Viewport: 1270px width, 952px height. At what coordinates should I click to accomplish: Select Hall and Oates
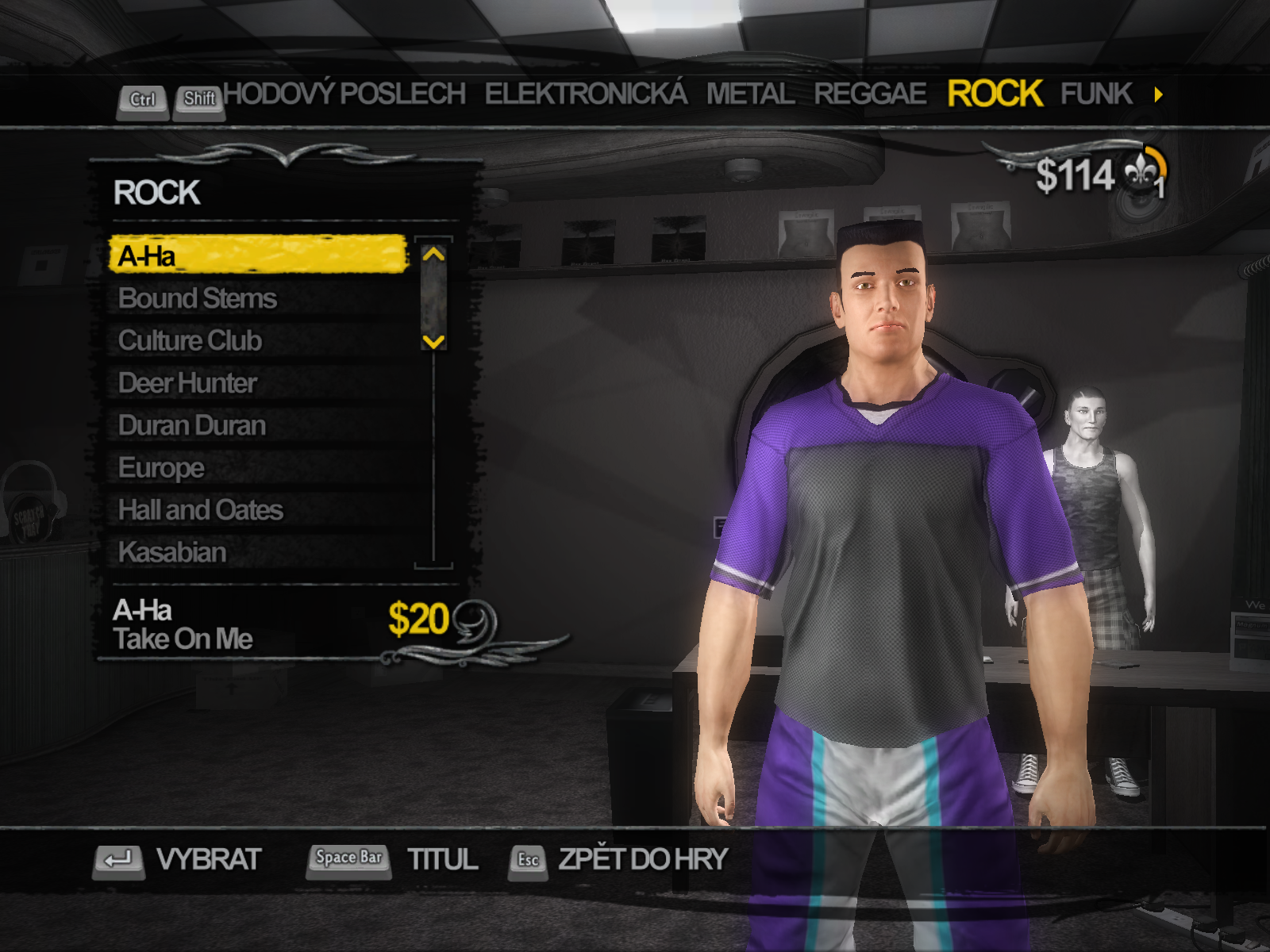[x=200, y=510]
